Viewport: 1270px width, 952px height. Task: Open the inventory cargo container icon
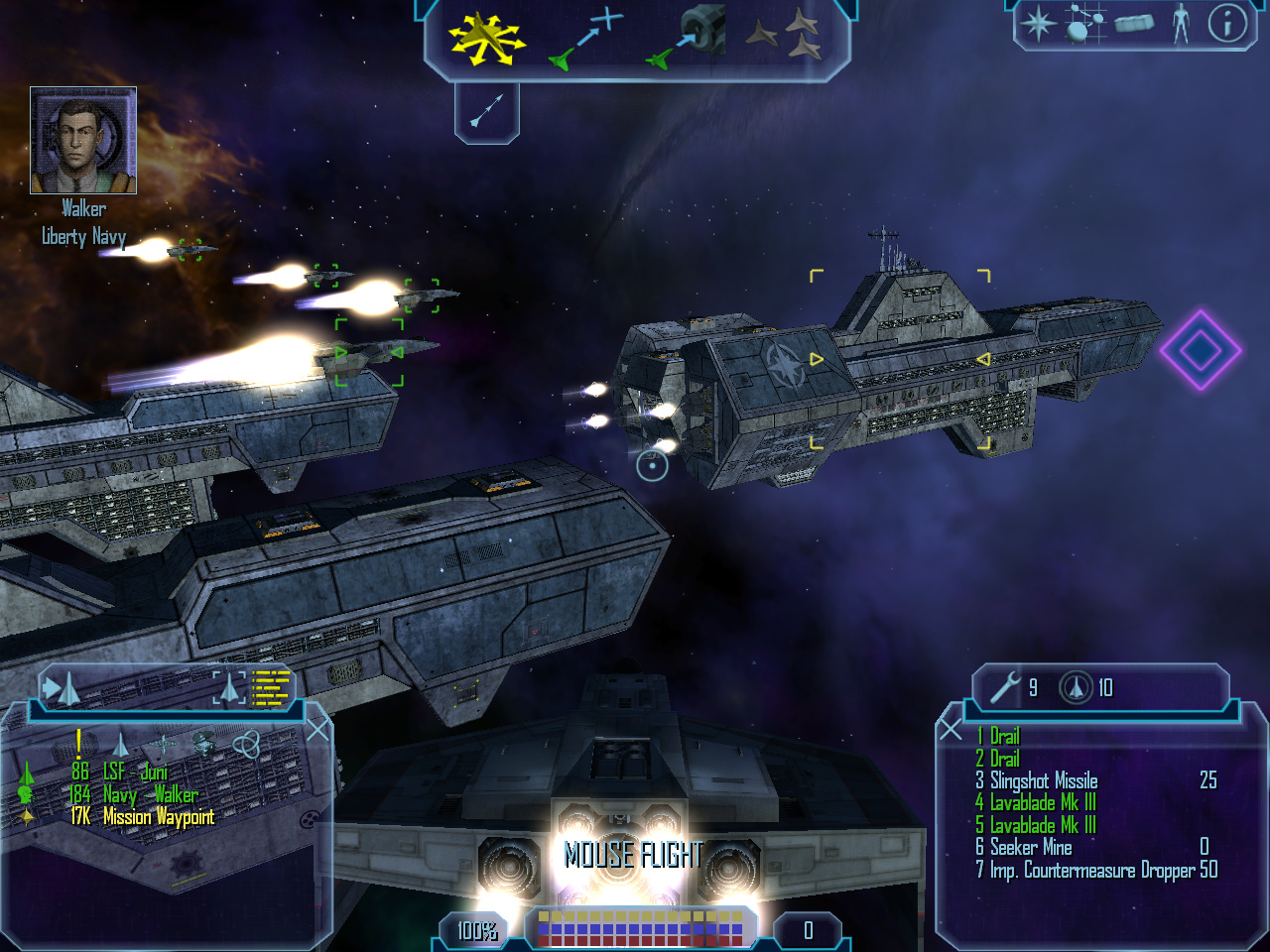point(1133,23)
